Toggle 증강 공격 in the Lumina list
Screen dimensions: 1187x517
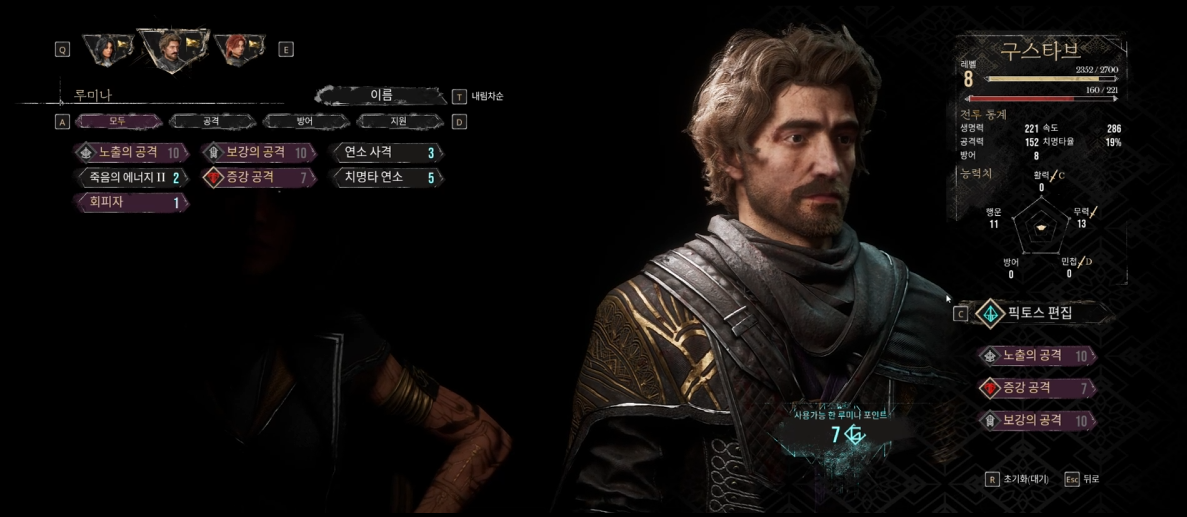[x=260, y=178]
